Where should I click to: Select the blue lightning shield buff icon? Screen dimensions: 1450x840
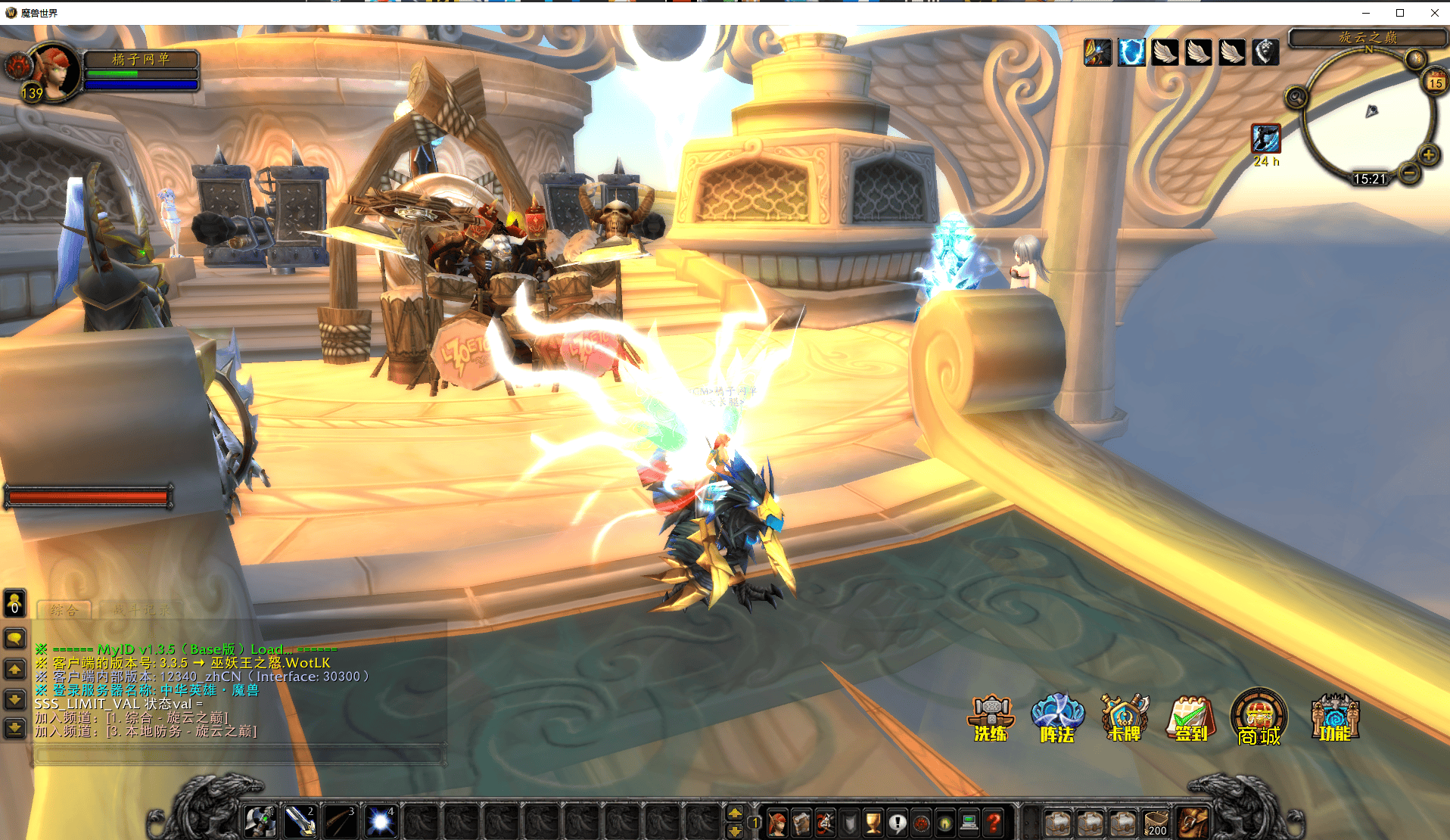point(1131,52)
